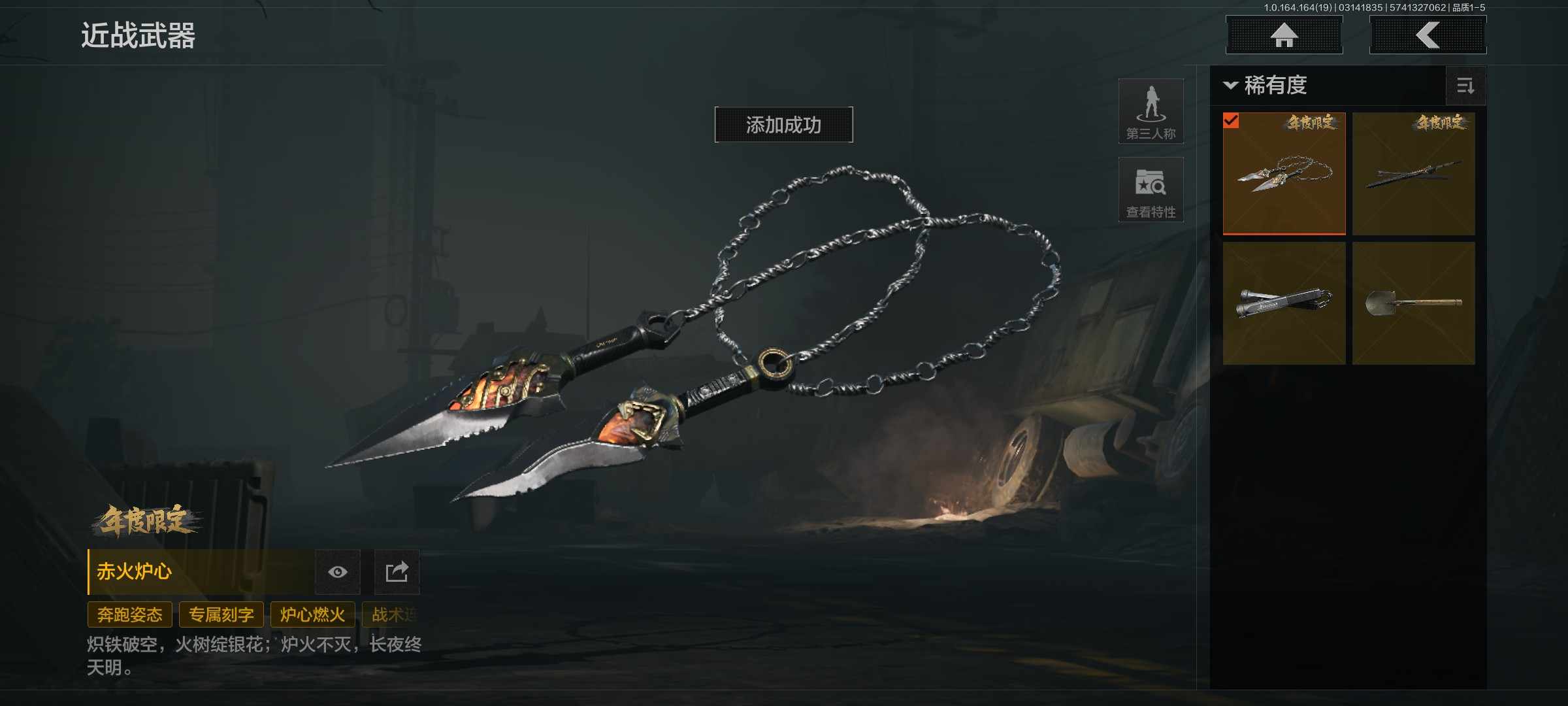Viewport: 1568px width, 706px height.
Task: Show the 奔跑姿态 trait tag
Action: pyautogui.click(x=130, y=614)
